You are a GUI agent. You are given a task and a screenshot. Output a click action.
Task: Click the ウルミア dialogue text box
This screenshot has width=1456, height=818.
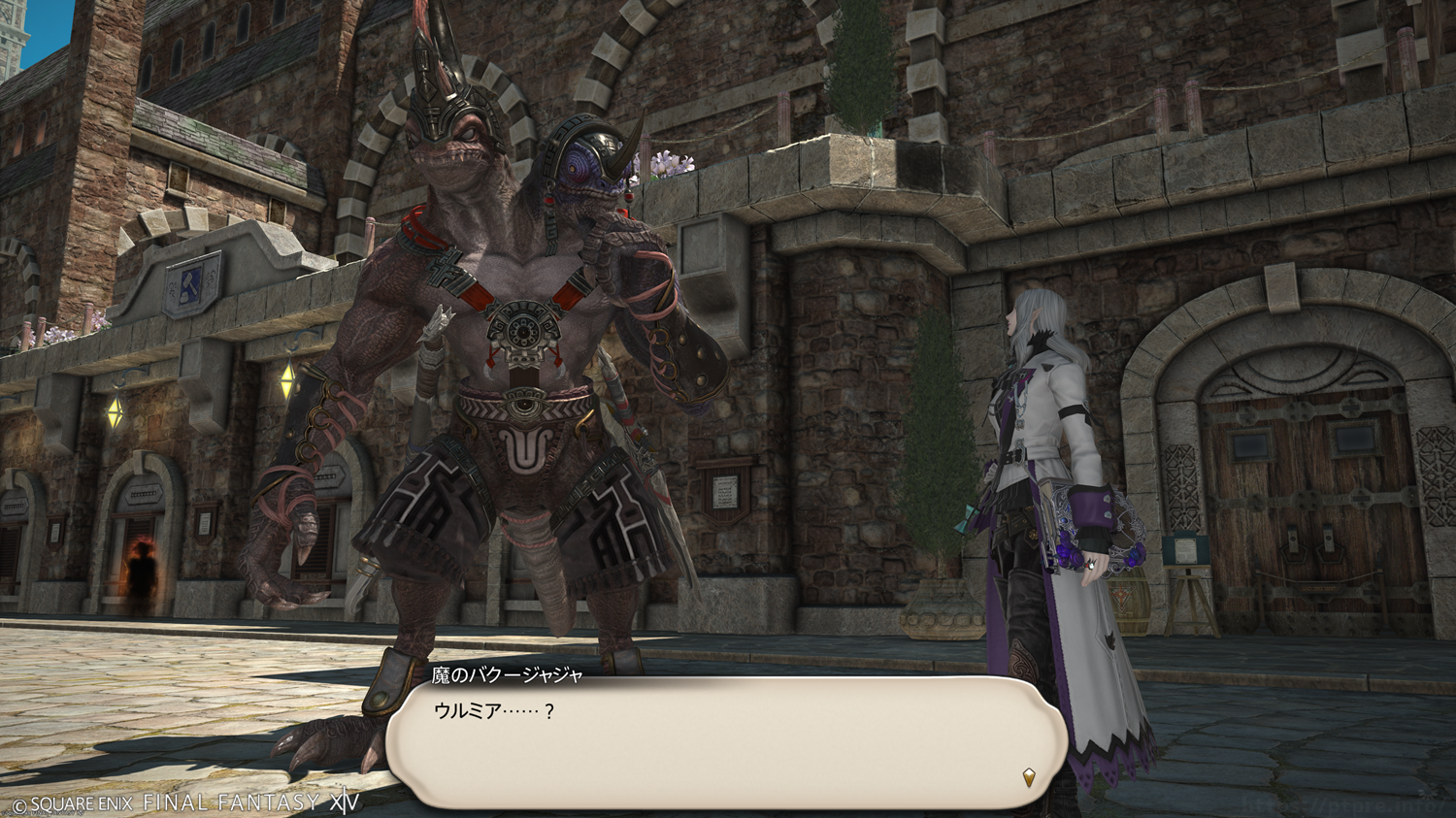726,742
